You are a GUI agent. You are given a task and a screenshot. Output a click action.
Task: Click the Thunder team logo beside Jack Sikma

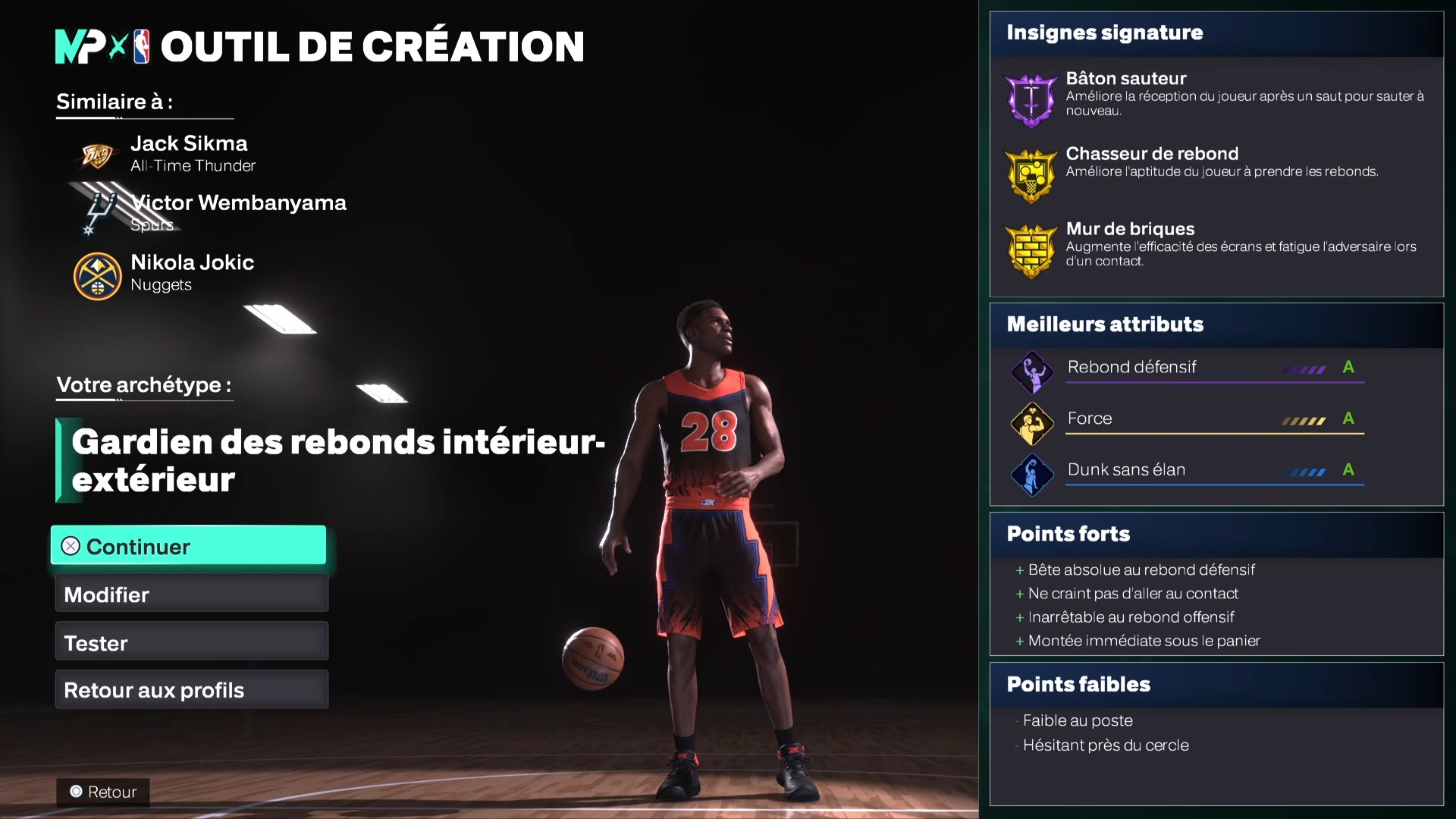click(x=98, y=154)
